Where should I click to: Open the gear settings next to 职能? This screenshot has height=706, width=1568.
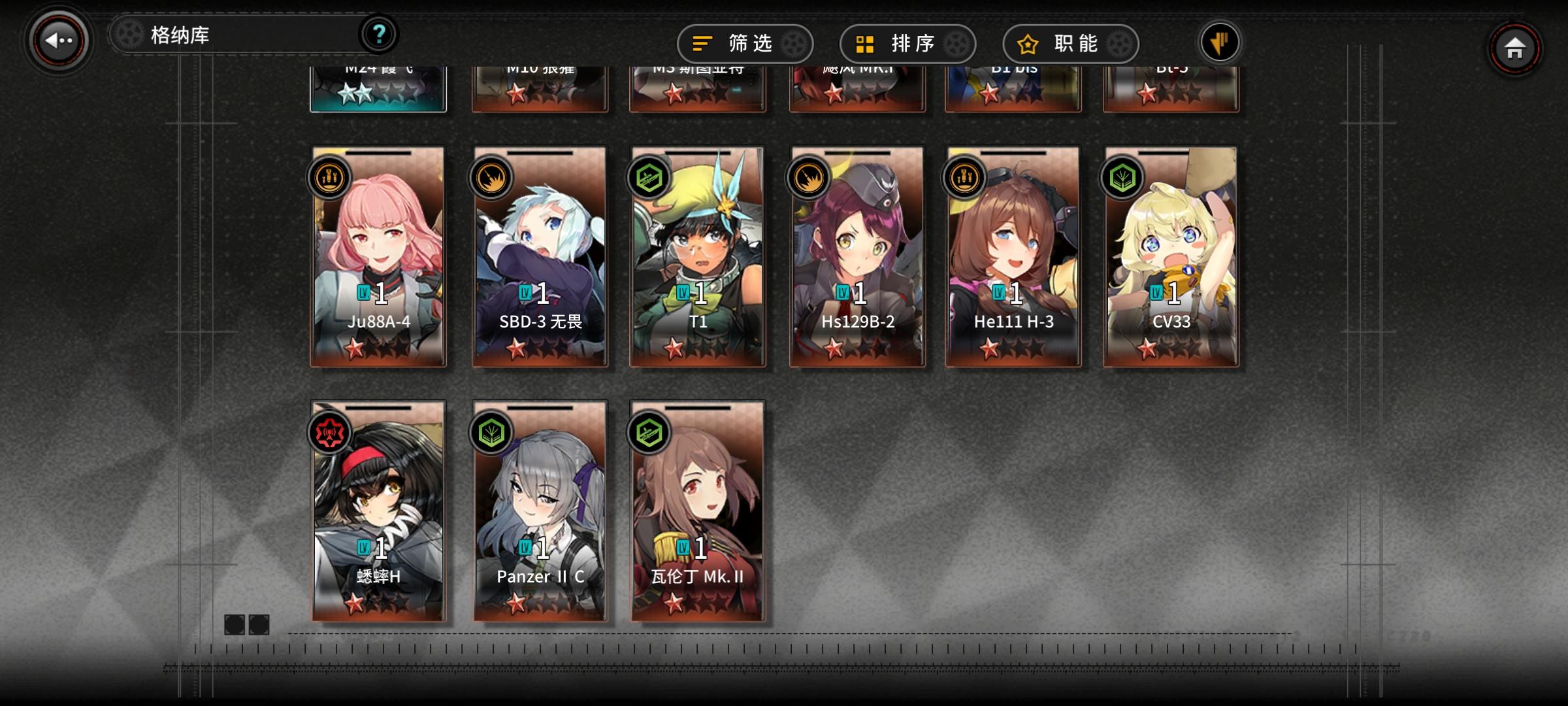point(1119,42)
